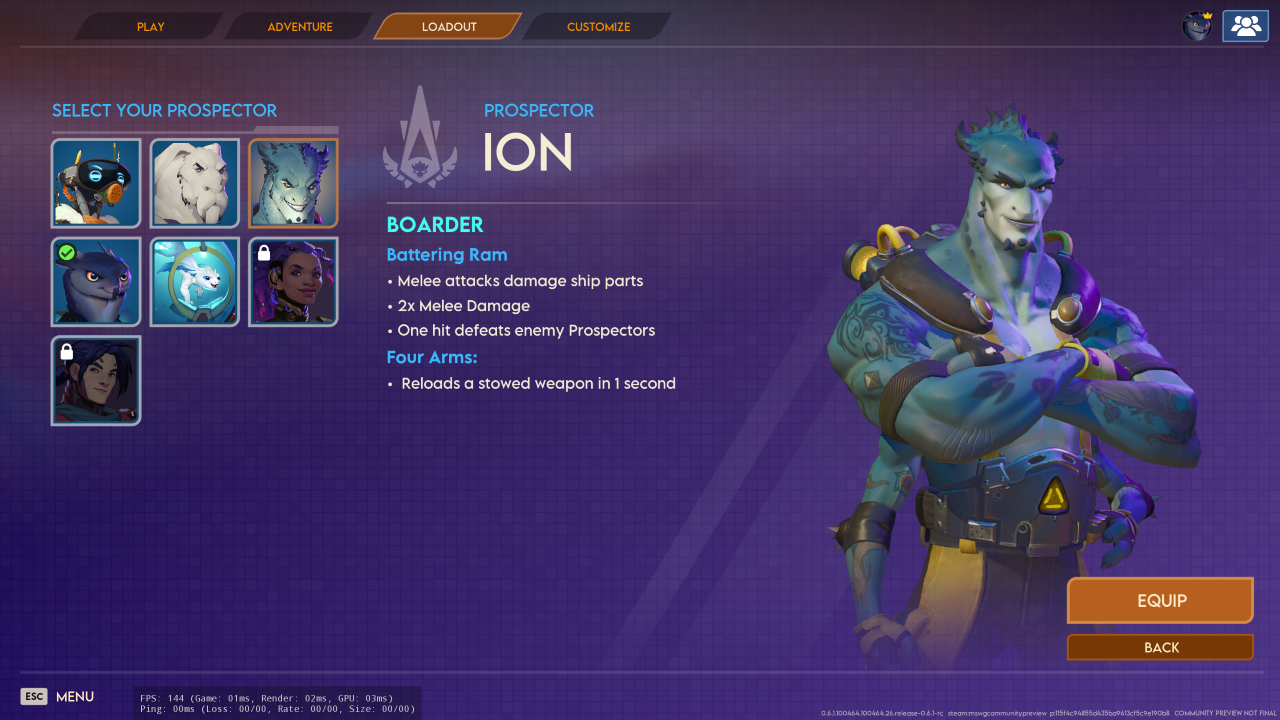Image resolution: width=1280 pixels, height=720 pixels.
Task: Click the player profile avatar with crown
Action: 1197,26
